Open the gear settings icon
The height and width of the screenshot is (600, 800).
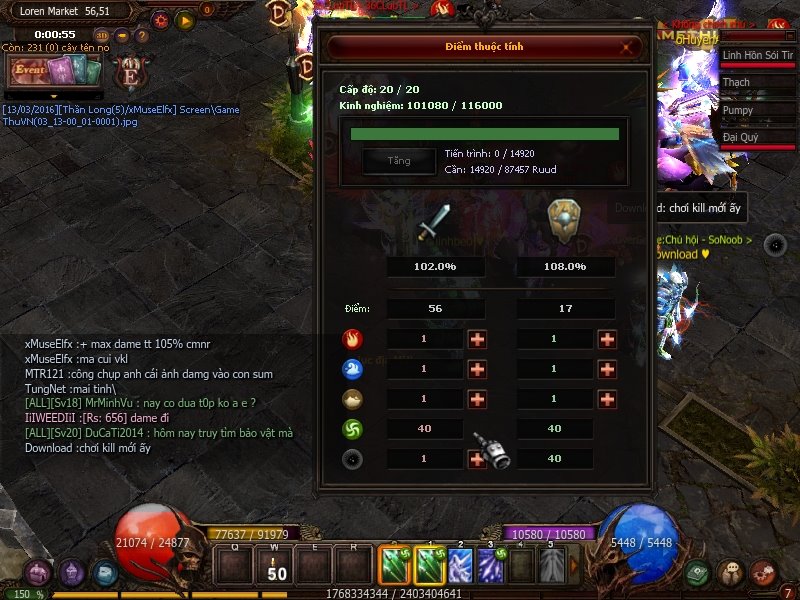(x=160, y=19)
